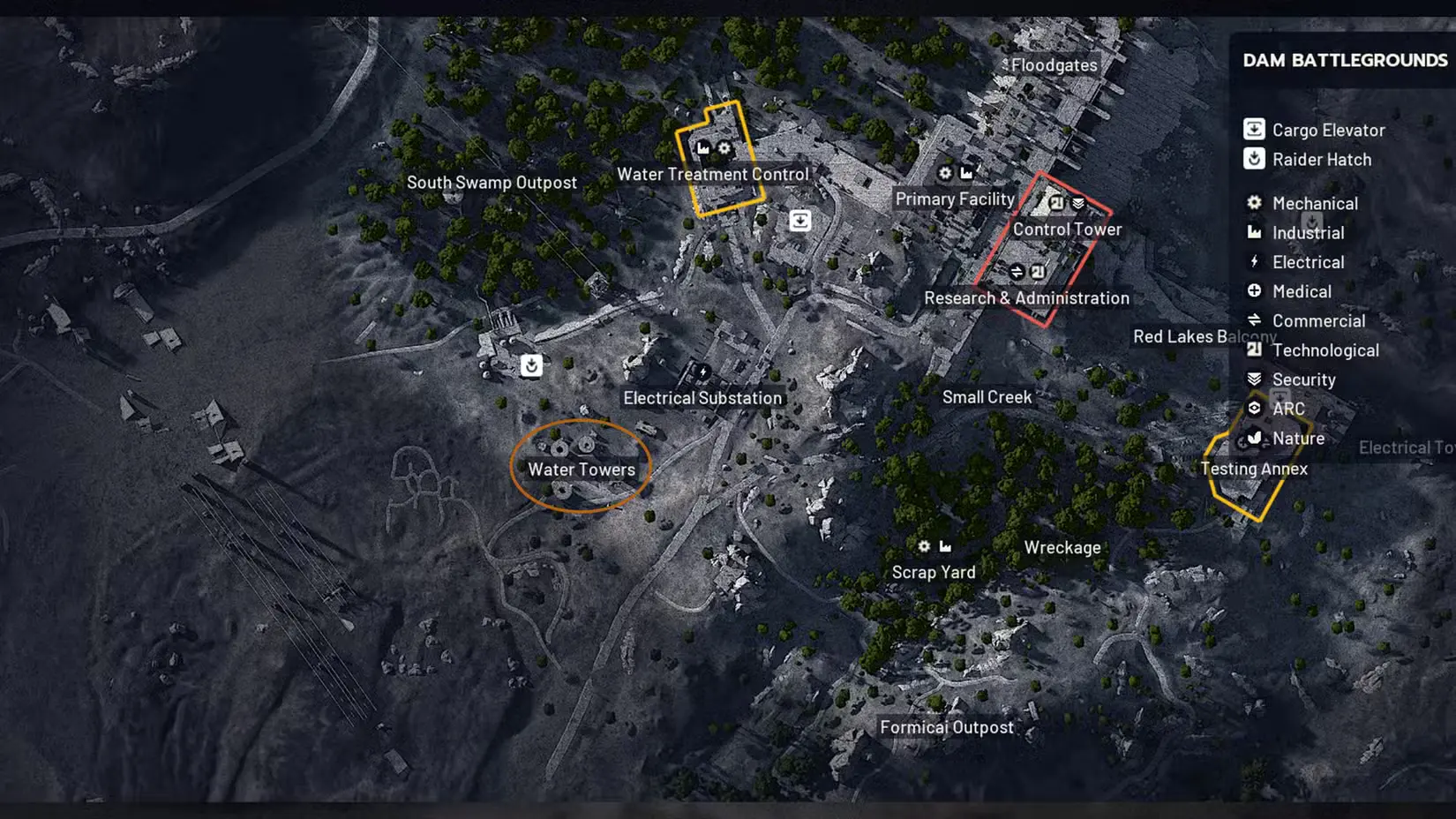Click the Formical Outpost map label
The height and width of the screenshot is (819, 1456).
[x=947, y=727]
